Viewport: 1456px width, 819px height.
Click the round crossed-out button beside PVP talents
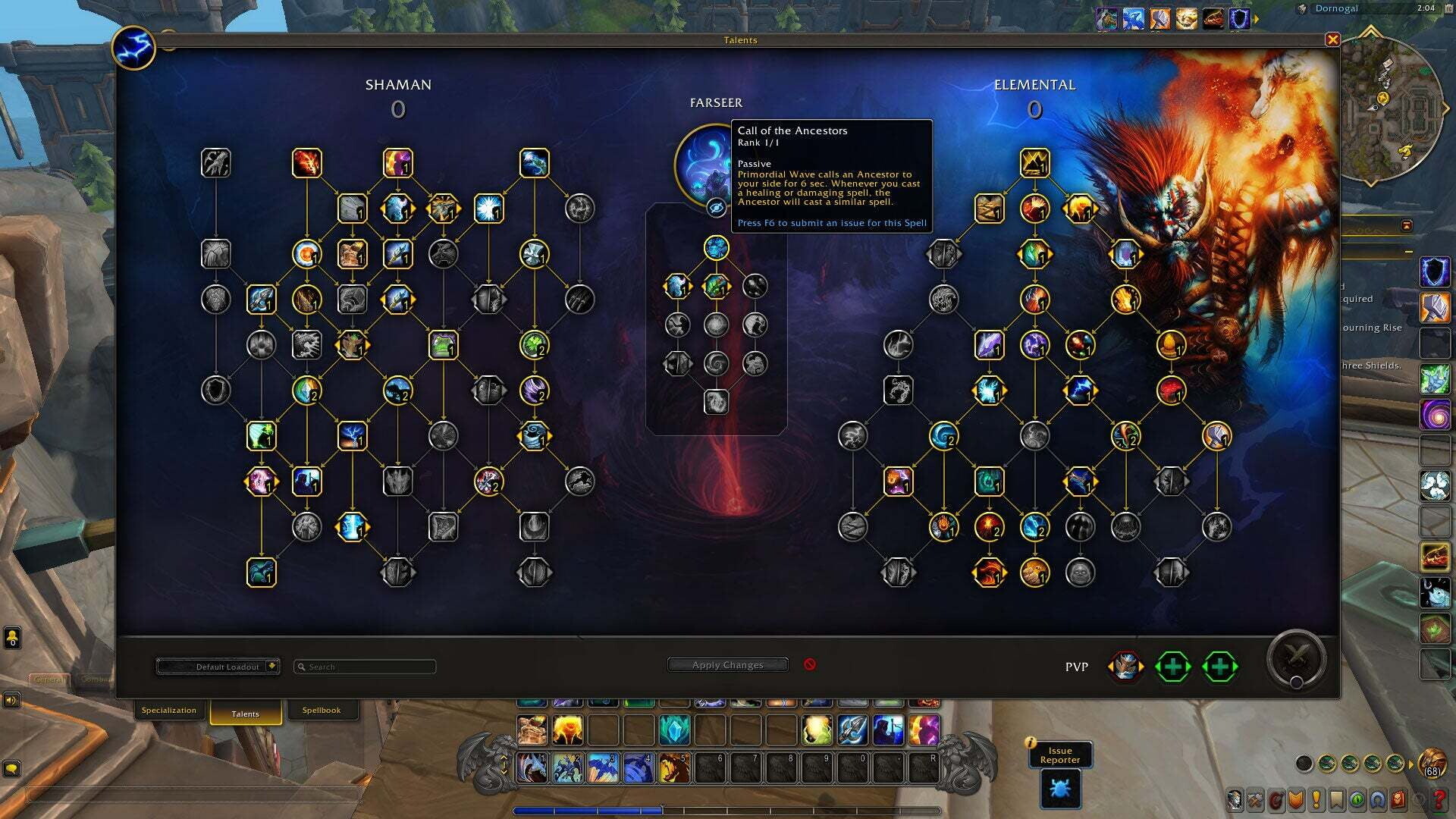tap(1296, 657)
